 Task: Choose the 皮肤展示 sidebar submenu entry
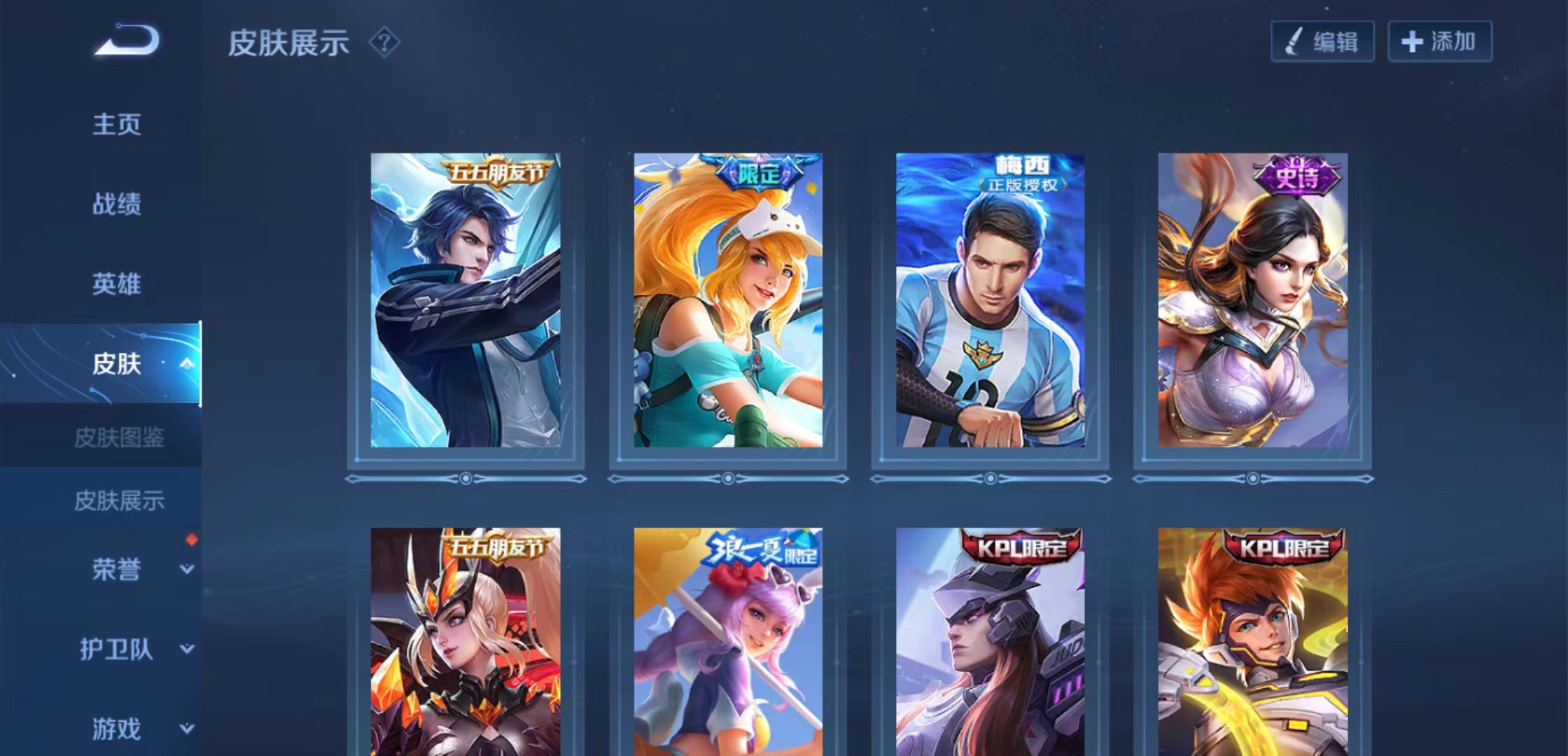click(x=119, y=500)
